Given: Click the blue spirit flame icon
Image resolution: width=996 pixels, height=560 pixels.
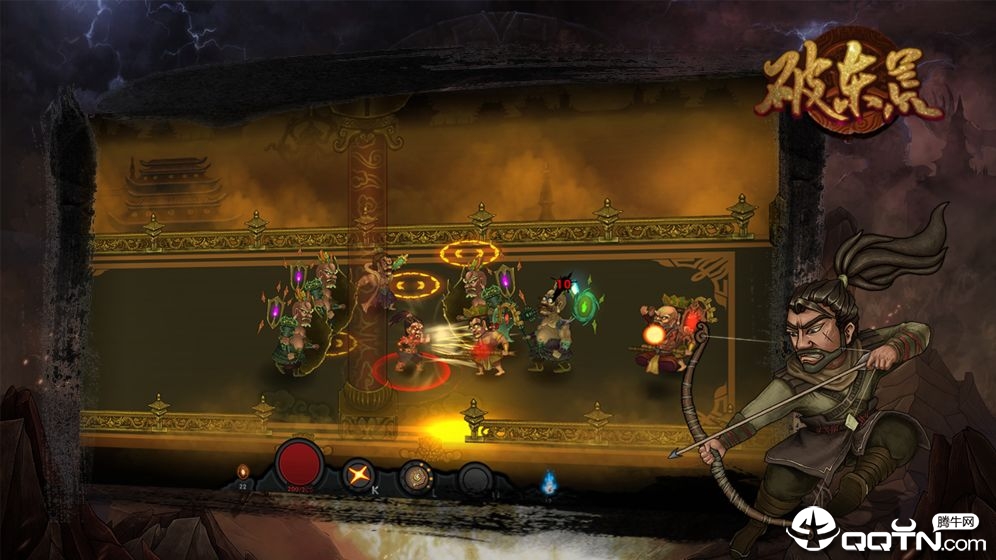Looking at the screenshot, I should pos(547,483).
